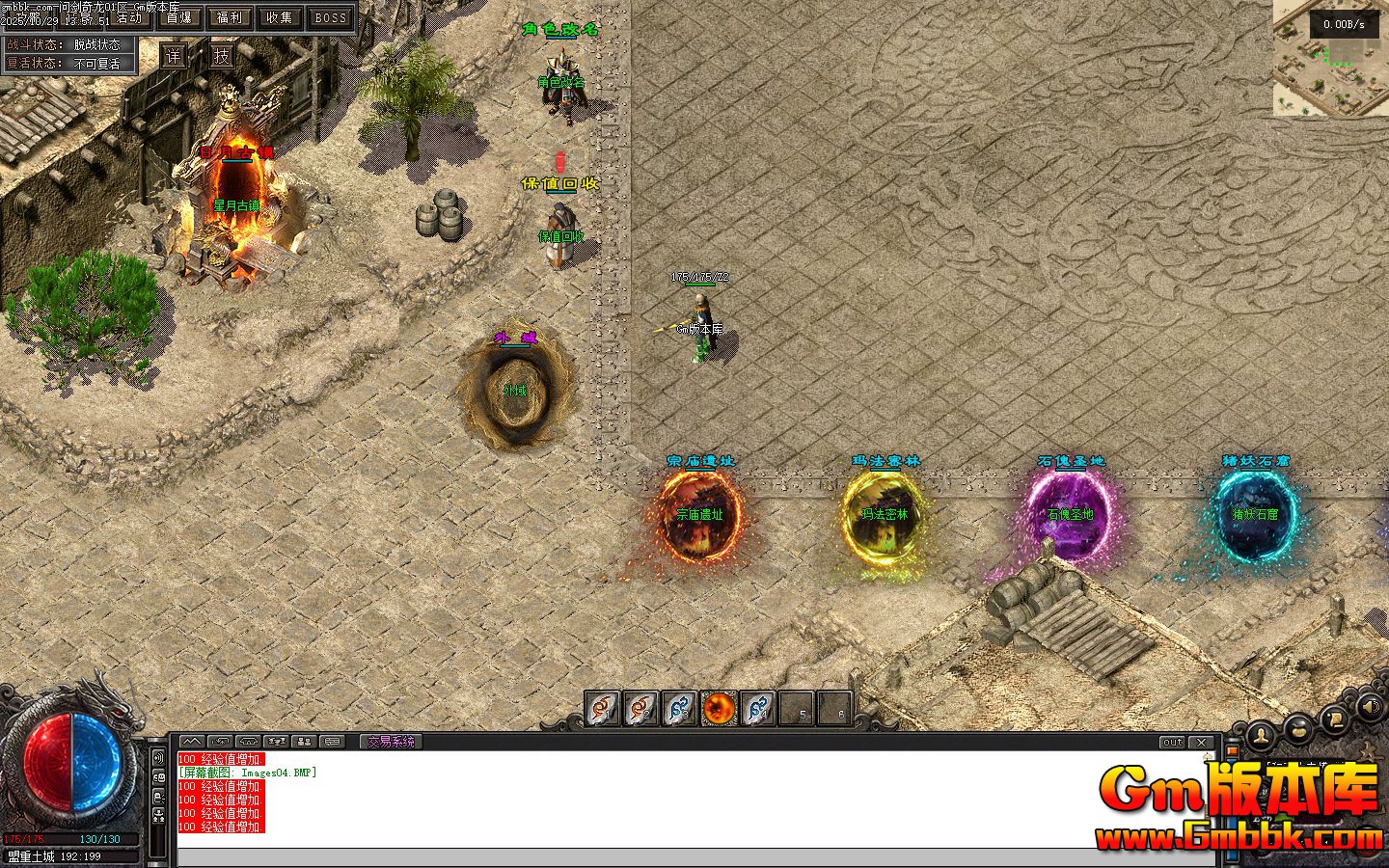The height and width of the screenshot is (868, 1389).
Task: Open the 活动 events menu
Action: pos(128,17)
